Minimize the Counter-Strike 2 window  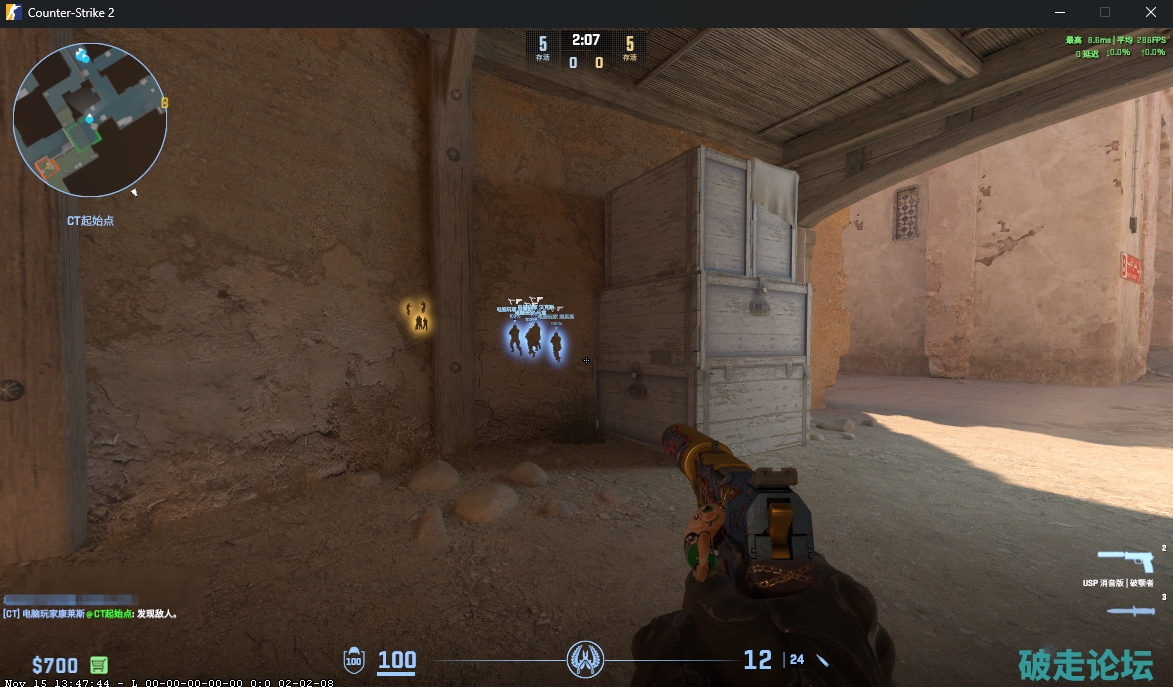click(x=1060, y=12)
